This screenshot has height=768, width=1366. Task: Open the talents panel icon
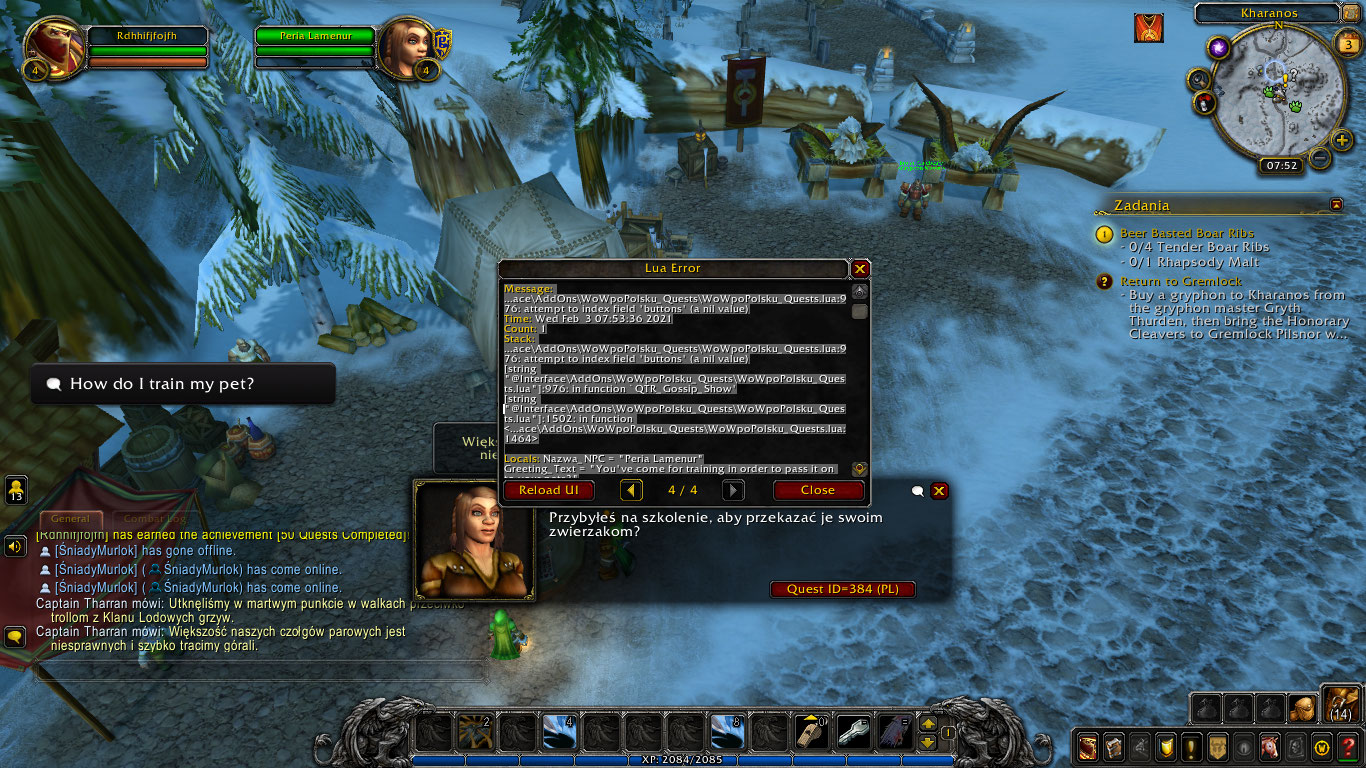1140,746
